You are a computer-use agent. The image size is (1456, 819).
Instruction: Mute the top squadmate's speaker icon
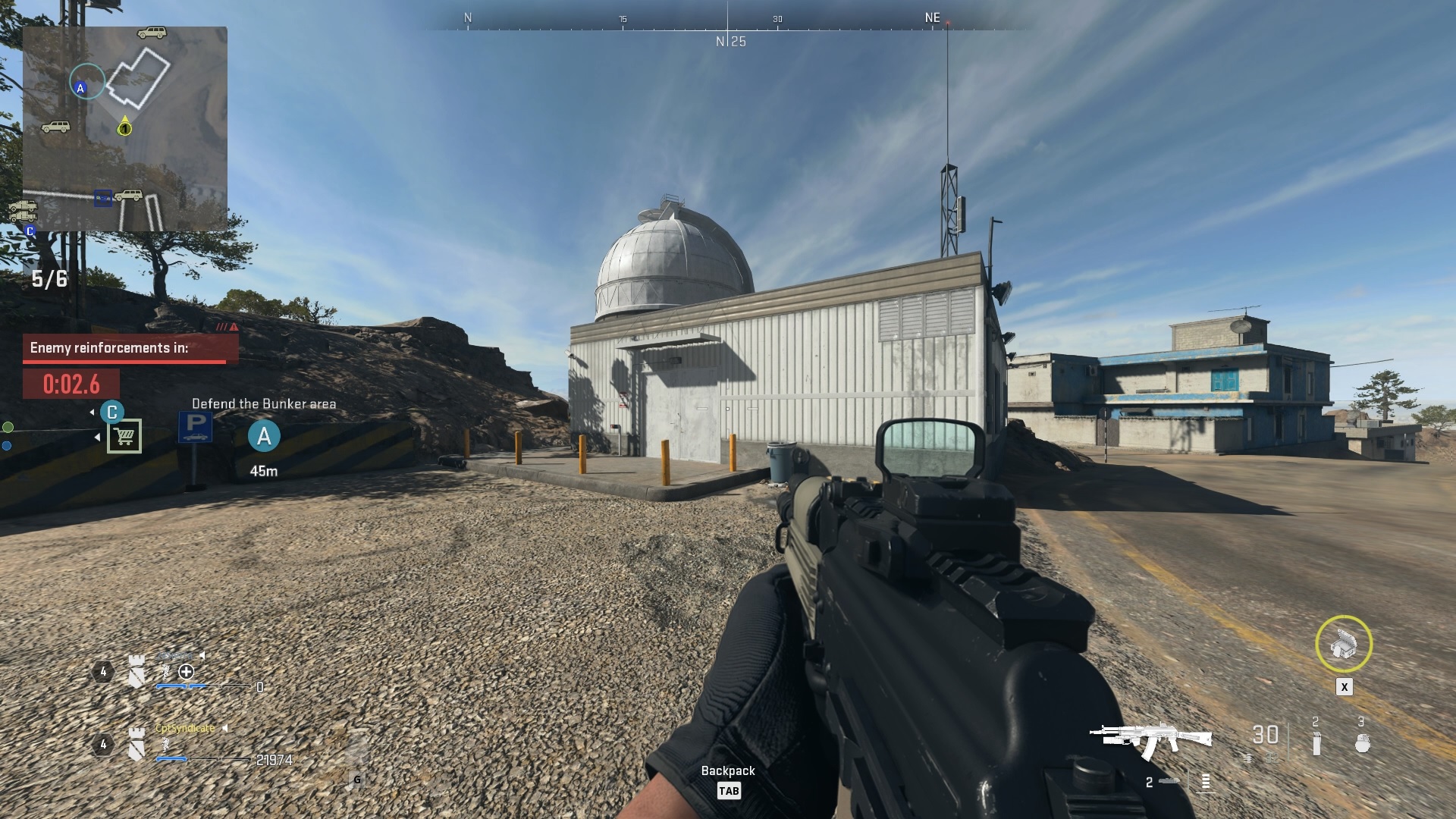click(x=202, y=655)
